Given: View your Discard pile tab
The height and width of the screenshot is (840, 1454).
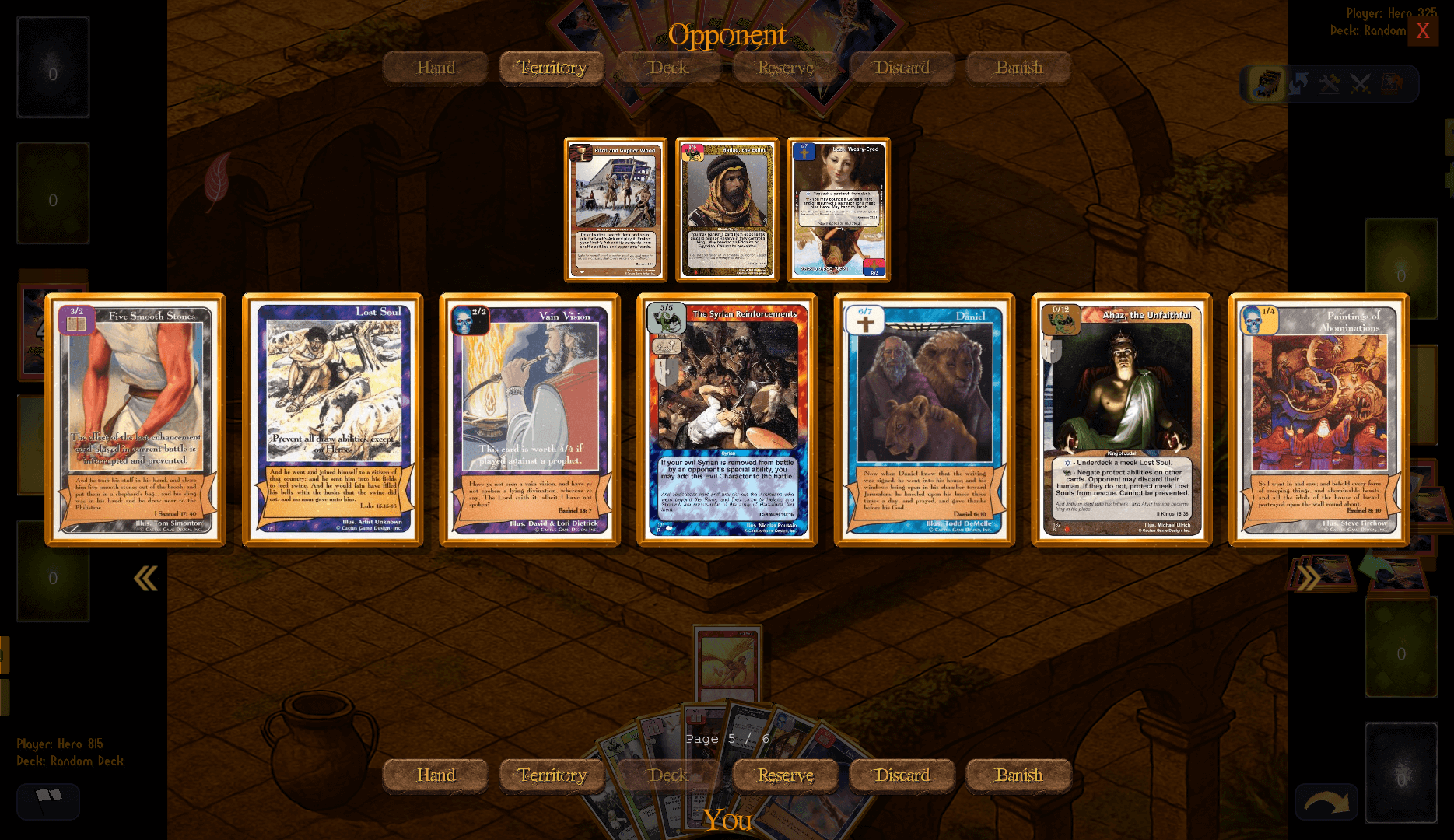Looking at the screenshot, I should (902, 775).
